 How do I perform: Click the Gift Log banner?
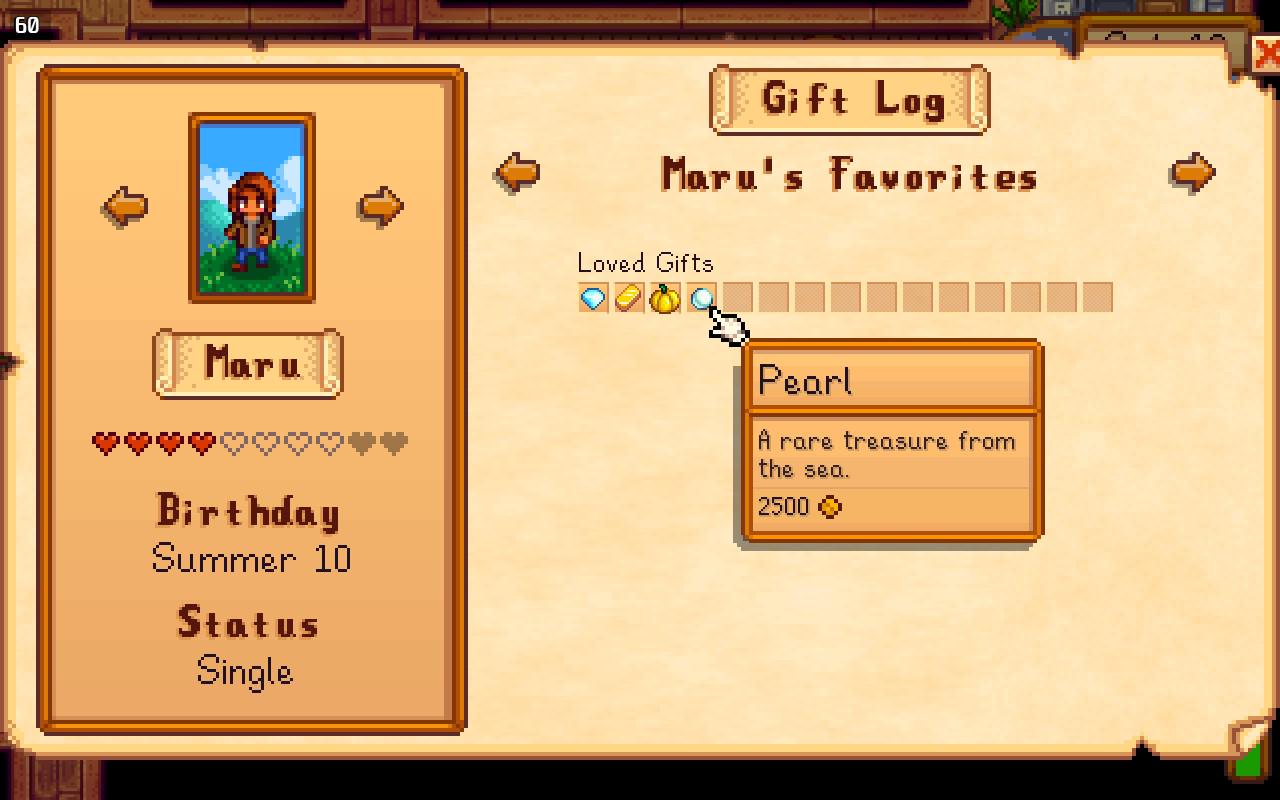848,99
